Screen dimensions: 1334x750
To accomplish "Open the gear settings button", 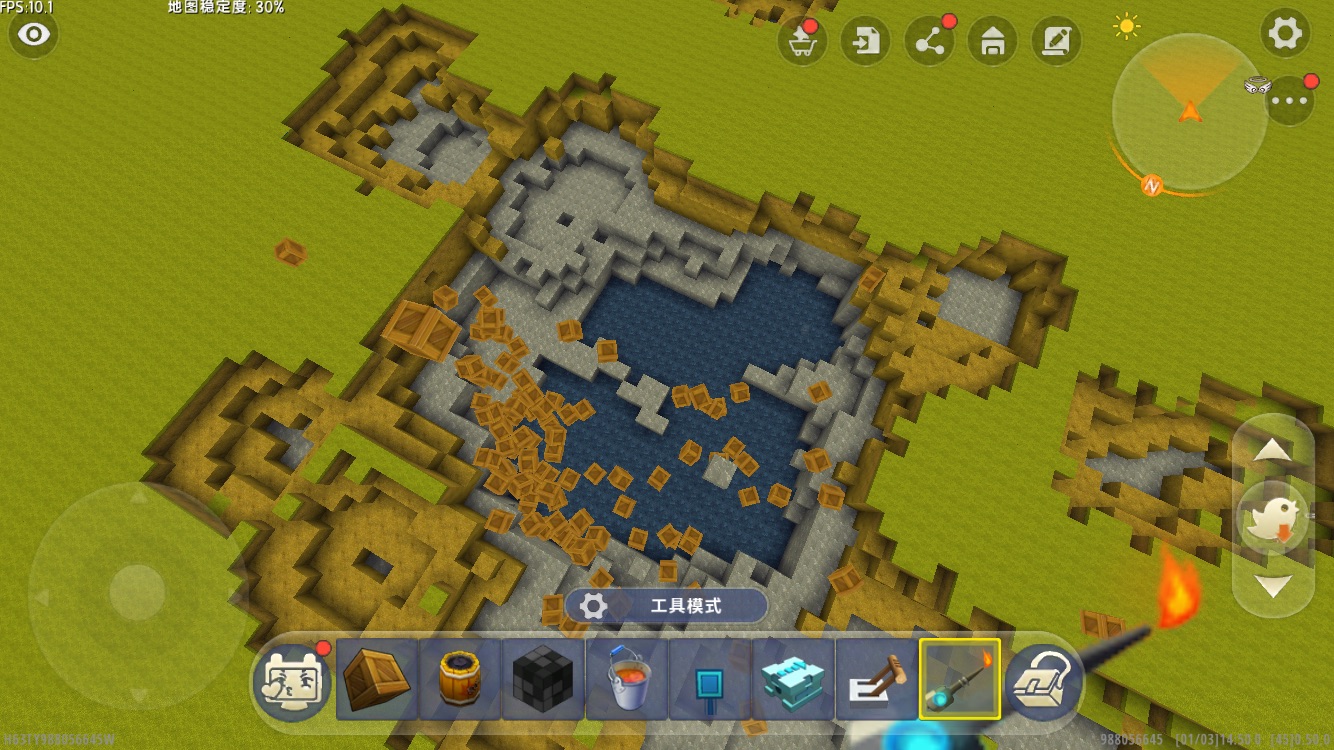I will [1285, 34].
